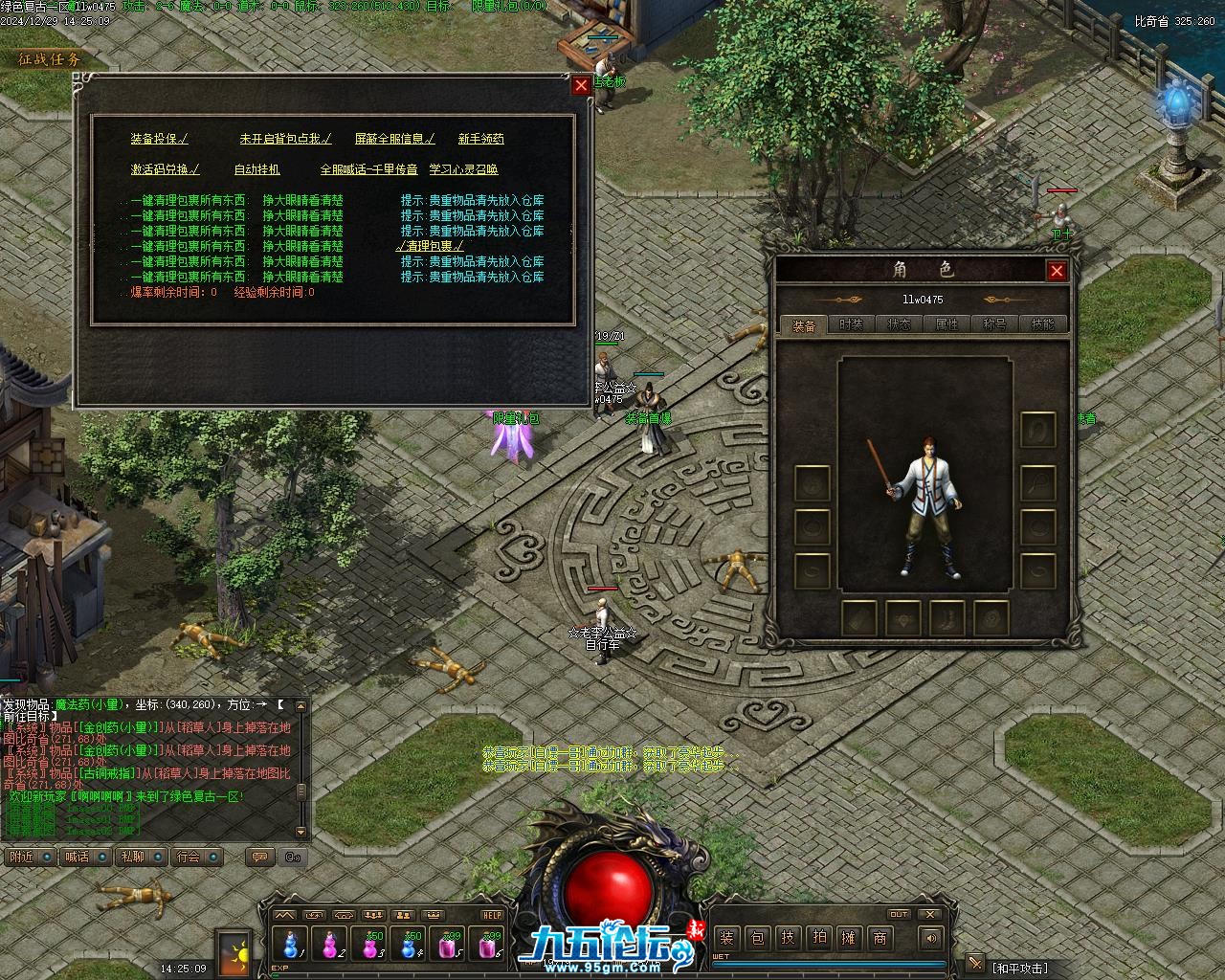Close the service menu dialog window
Viewport: 1225px width, 980px height.
(581, 85)
